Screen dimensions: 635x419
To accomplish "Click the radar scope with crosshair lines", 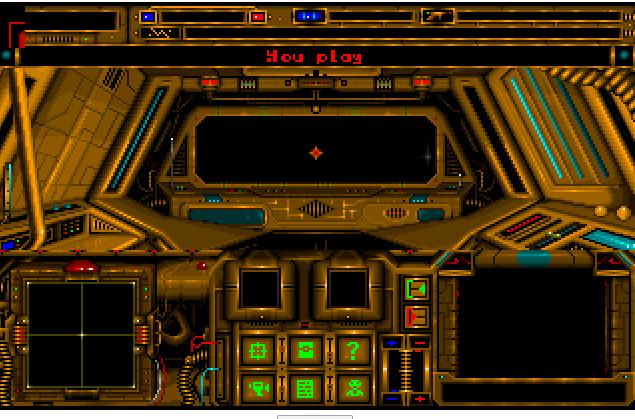I will click(x=80, y=334).
